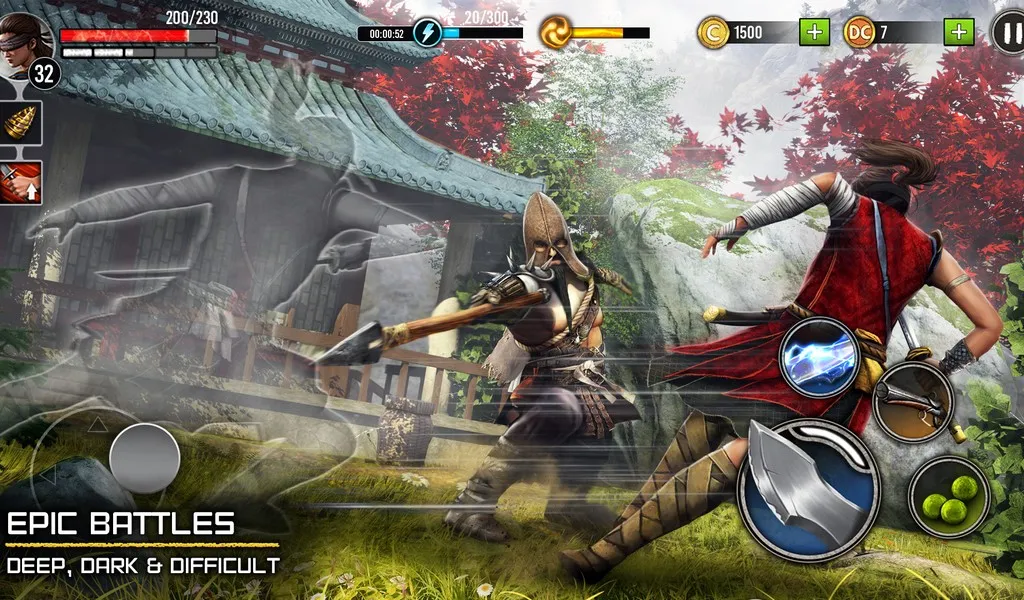1024x600 pixels.
Task: Add gold coins with the green plus
Action: [814, 32]
